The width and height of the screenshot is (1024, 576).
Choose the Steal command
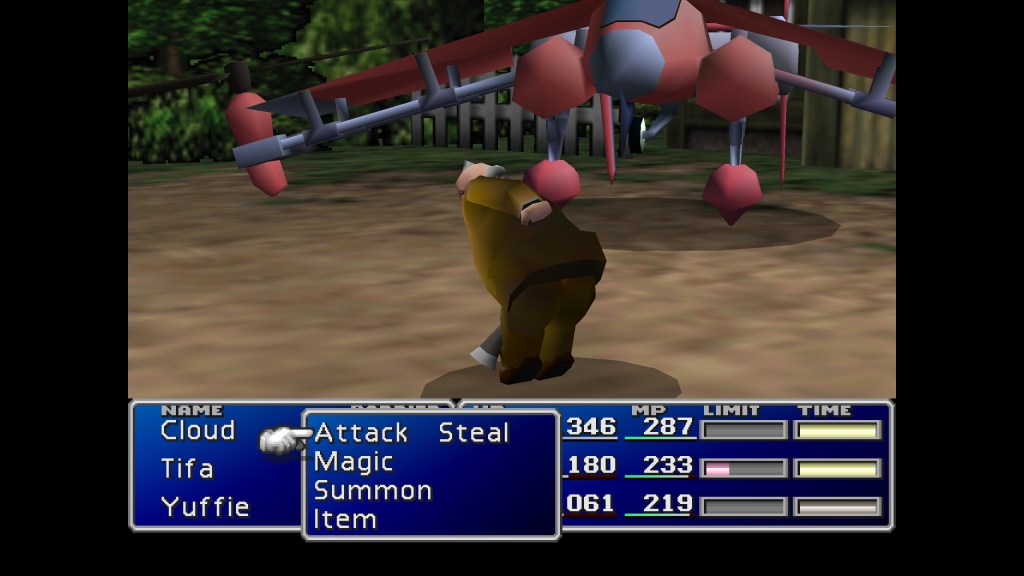click(474, 433)
